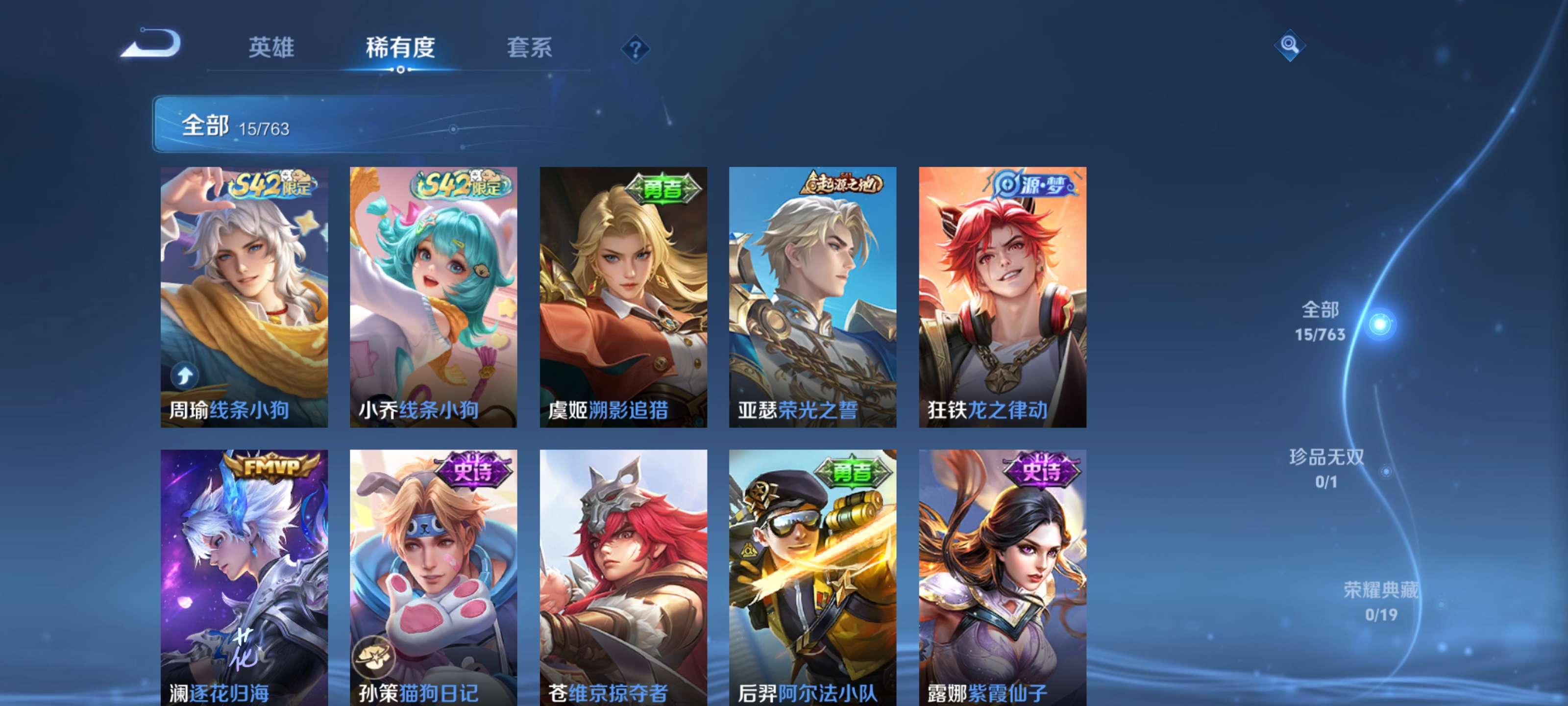Show the 荣耀典藏 rarity category
The height and width of the screenshot is (706, 1568).
coord(1380,601)
